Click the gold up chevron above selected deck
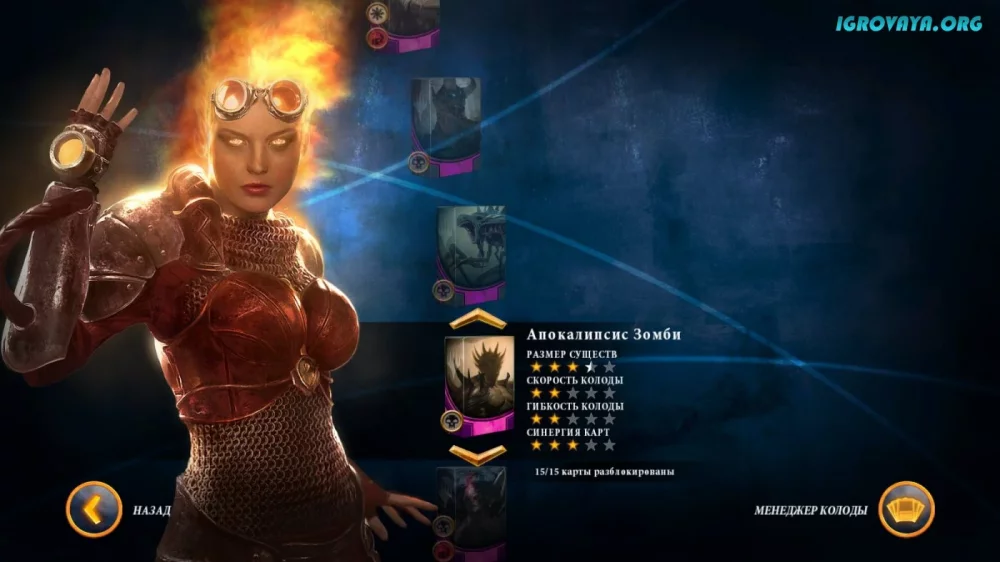The height and width of the screenshot is (562, 1000). (476, 320)
